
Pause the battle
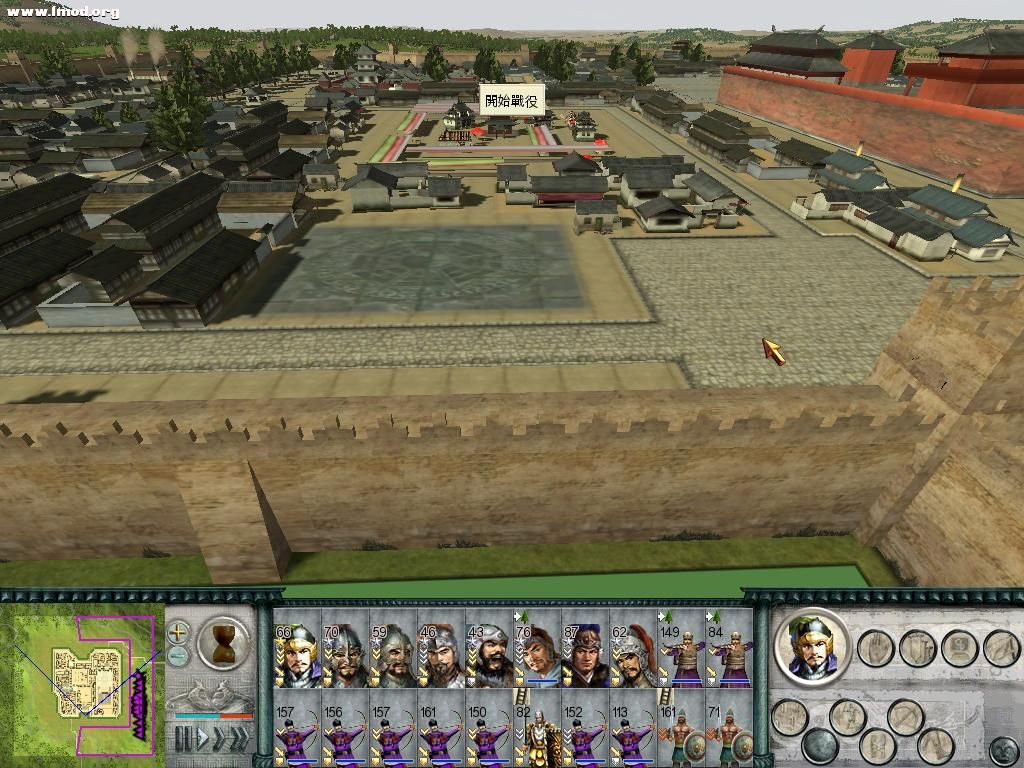(183, 739)
